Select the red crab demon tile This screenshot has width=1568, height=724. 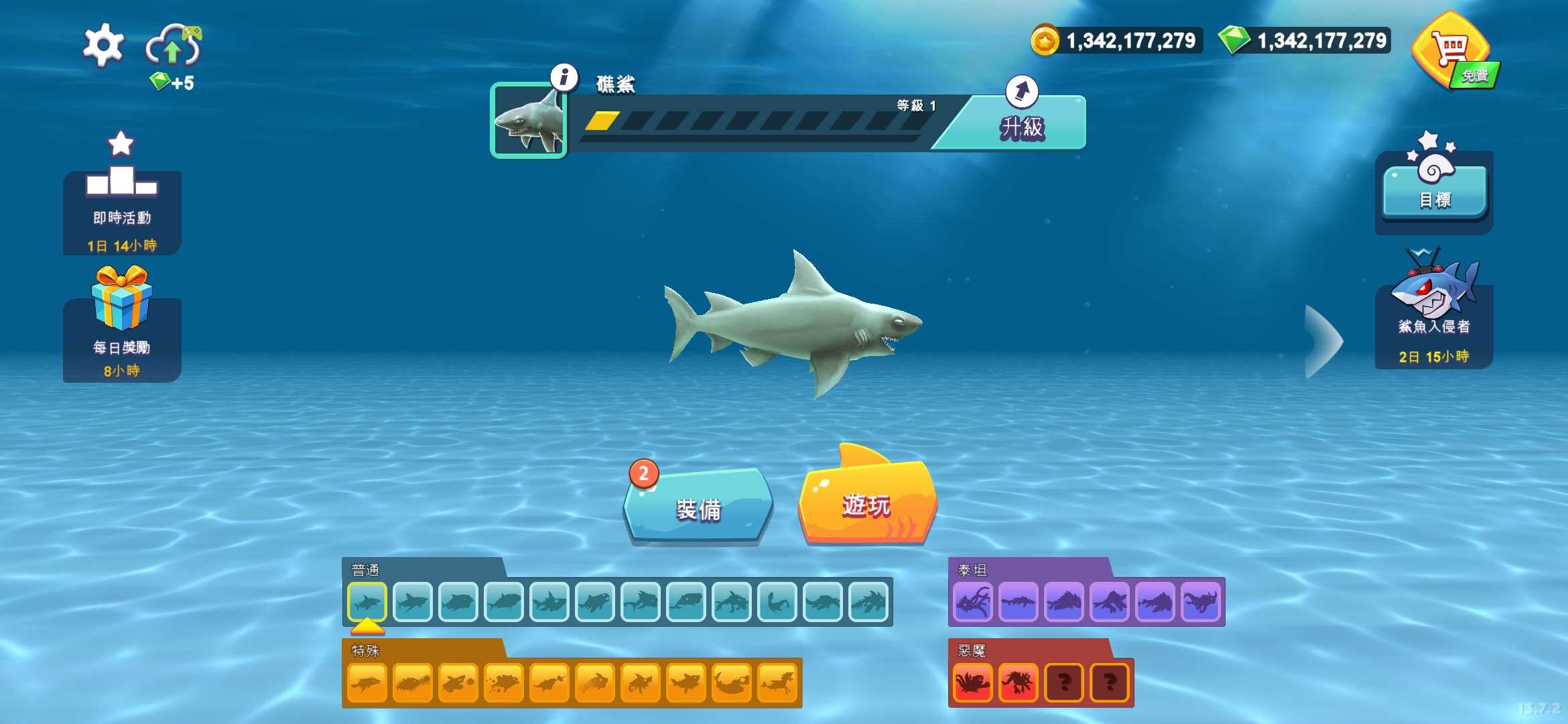coord(973,682)
